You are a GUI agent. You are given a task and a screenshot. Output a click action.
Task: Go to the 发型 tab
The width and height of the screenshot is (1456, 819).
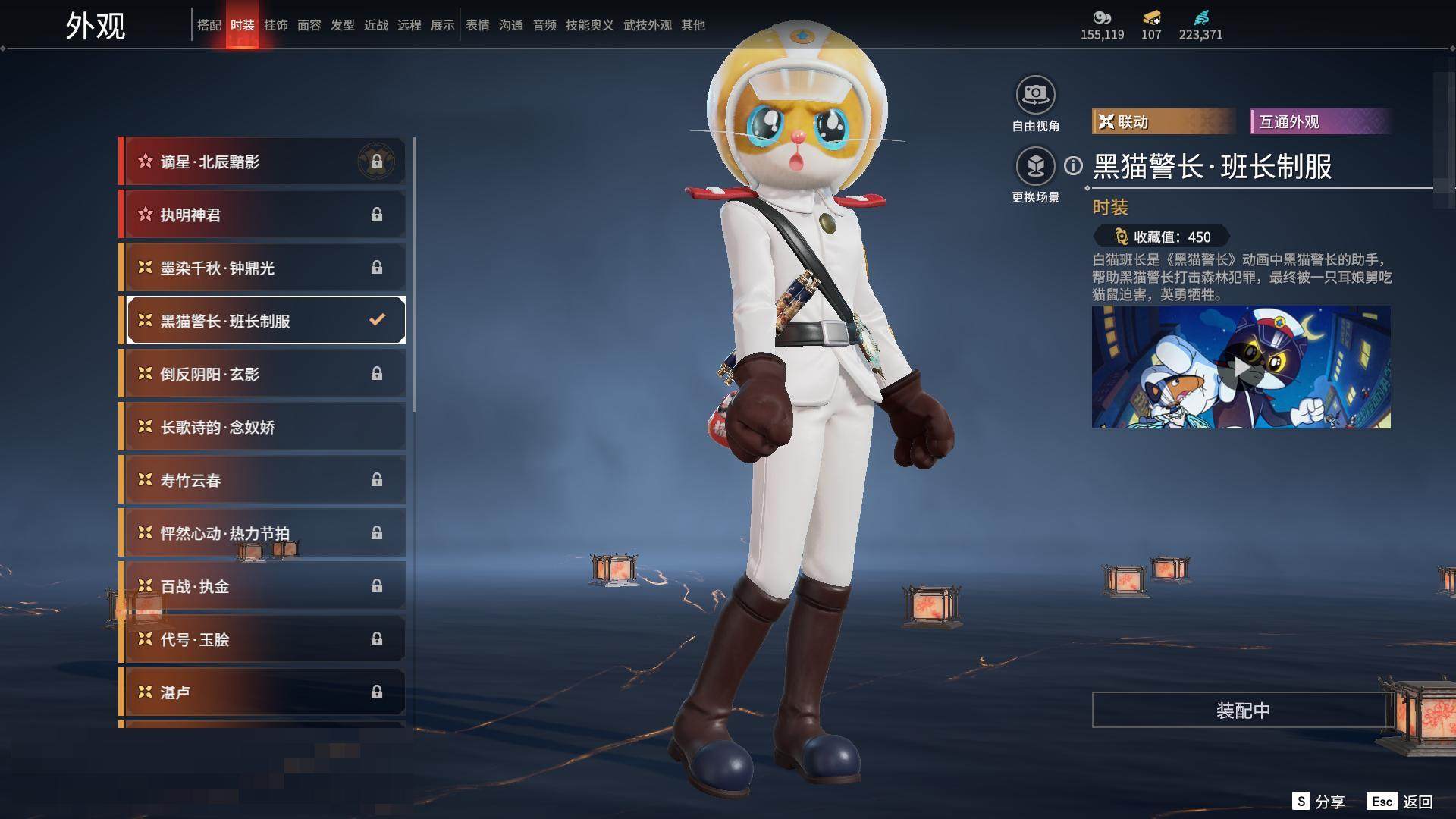point(342,25)
